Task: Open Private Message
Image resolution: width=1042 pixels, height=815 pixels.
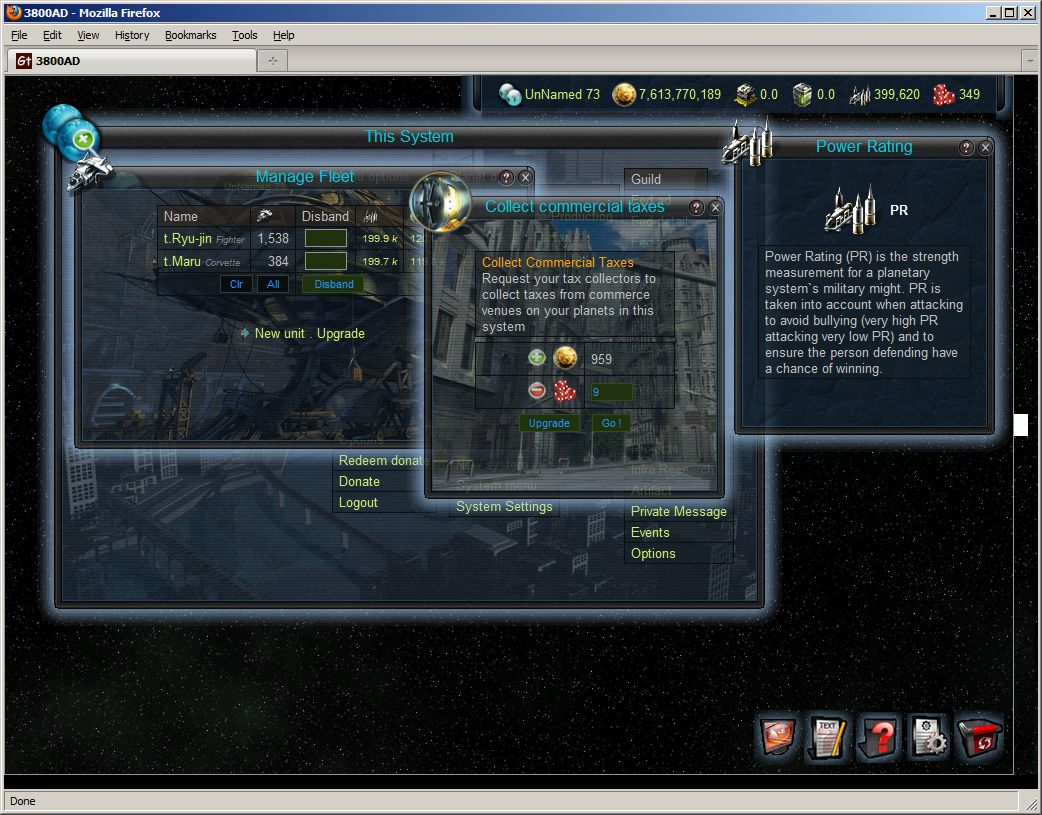Action: click(678, 511)
